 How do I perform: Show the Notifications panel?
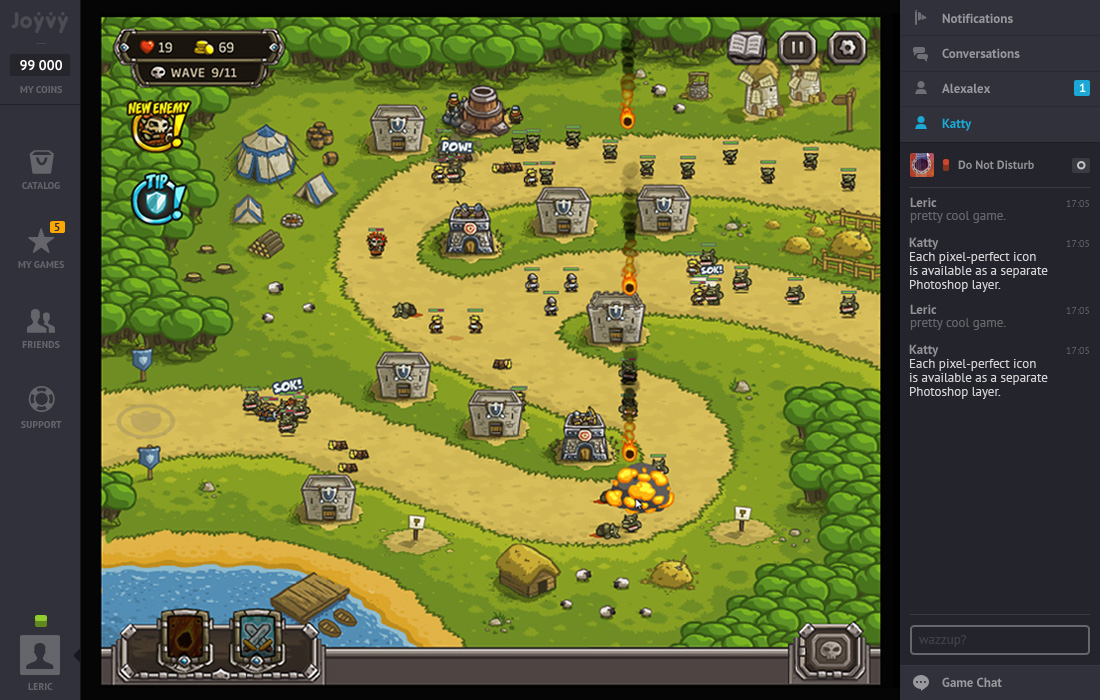976,18
